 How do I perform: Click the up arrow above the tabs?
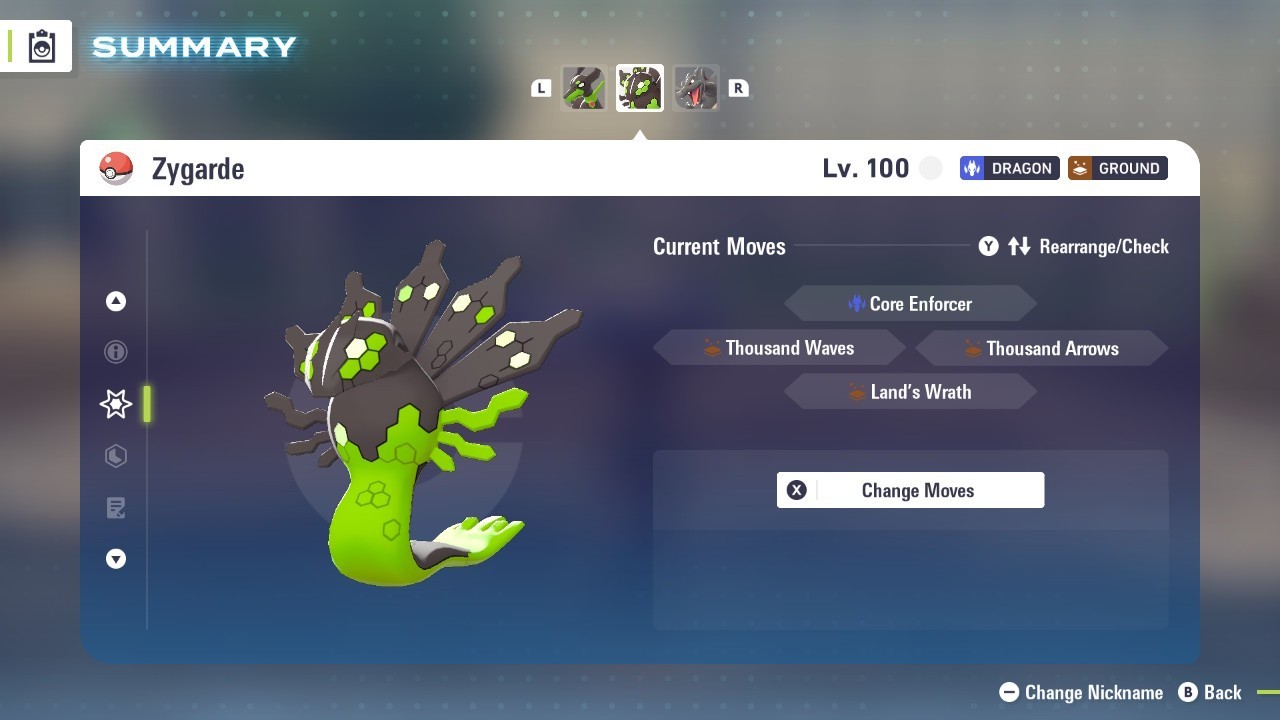tap(116, 301)
